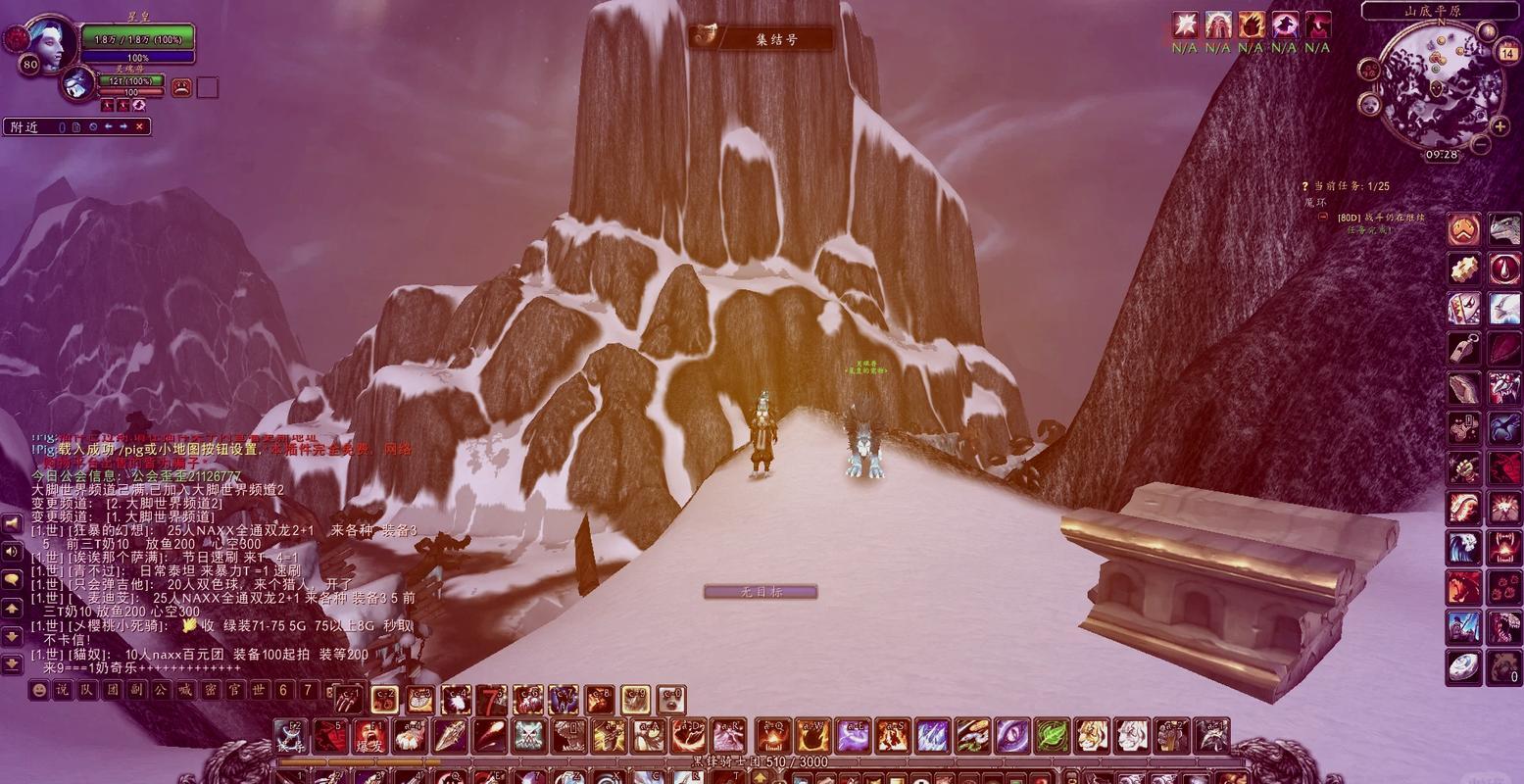Activate the white skull ability icon
Screen dimensions: 1524x784
tap(528, 736)
